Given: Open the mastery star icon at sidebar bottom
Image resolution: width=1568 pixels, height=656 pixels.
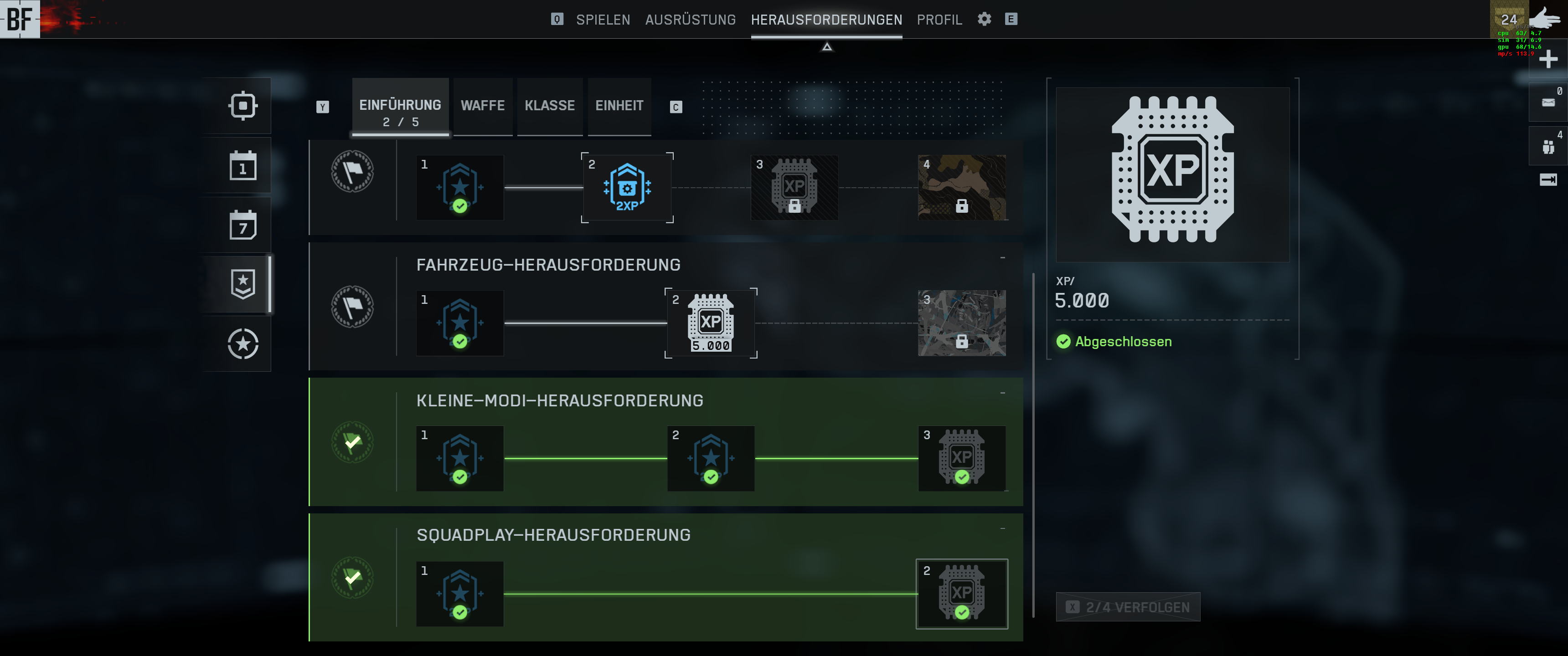Looking at the screenshot, I should tap(243, 344).
